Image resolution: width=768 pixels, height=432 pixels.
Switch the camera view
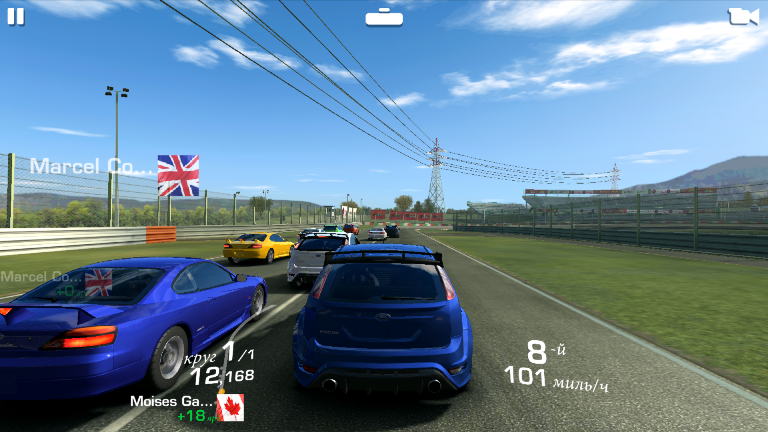tap(742, 16)
